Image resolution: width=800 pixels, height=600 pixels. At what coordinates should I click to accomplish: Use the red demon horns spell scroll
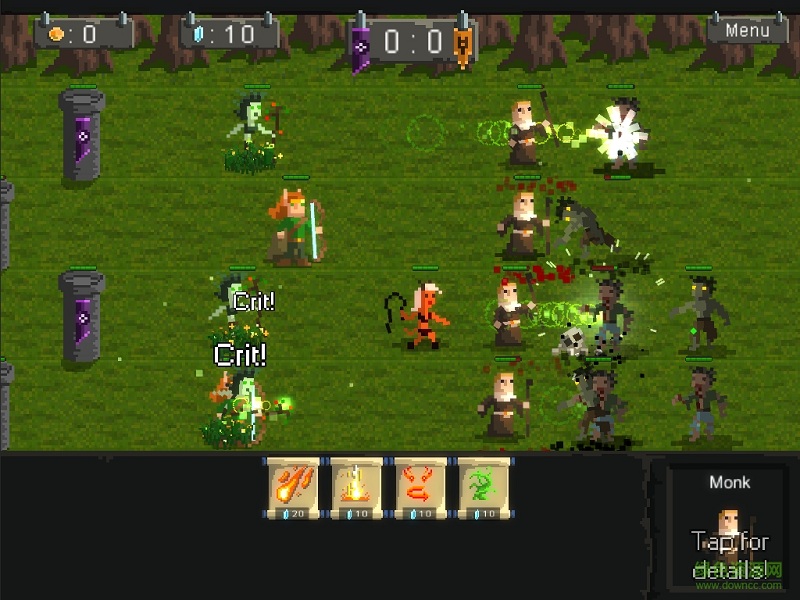click(x=420, y=487)
